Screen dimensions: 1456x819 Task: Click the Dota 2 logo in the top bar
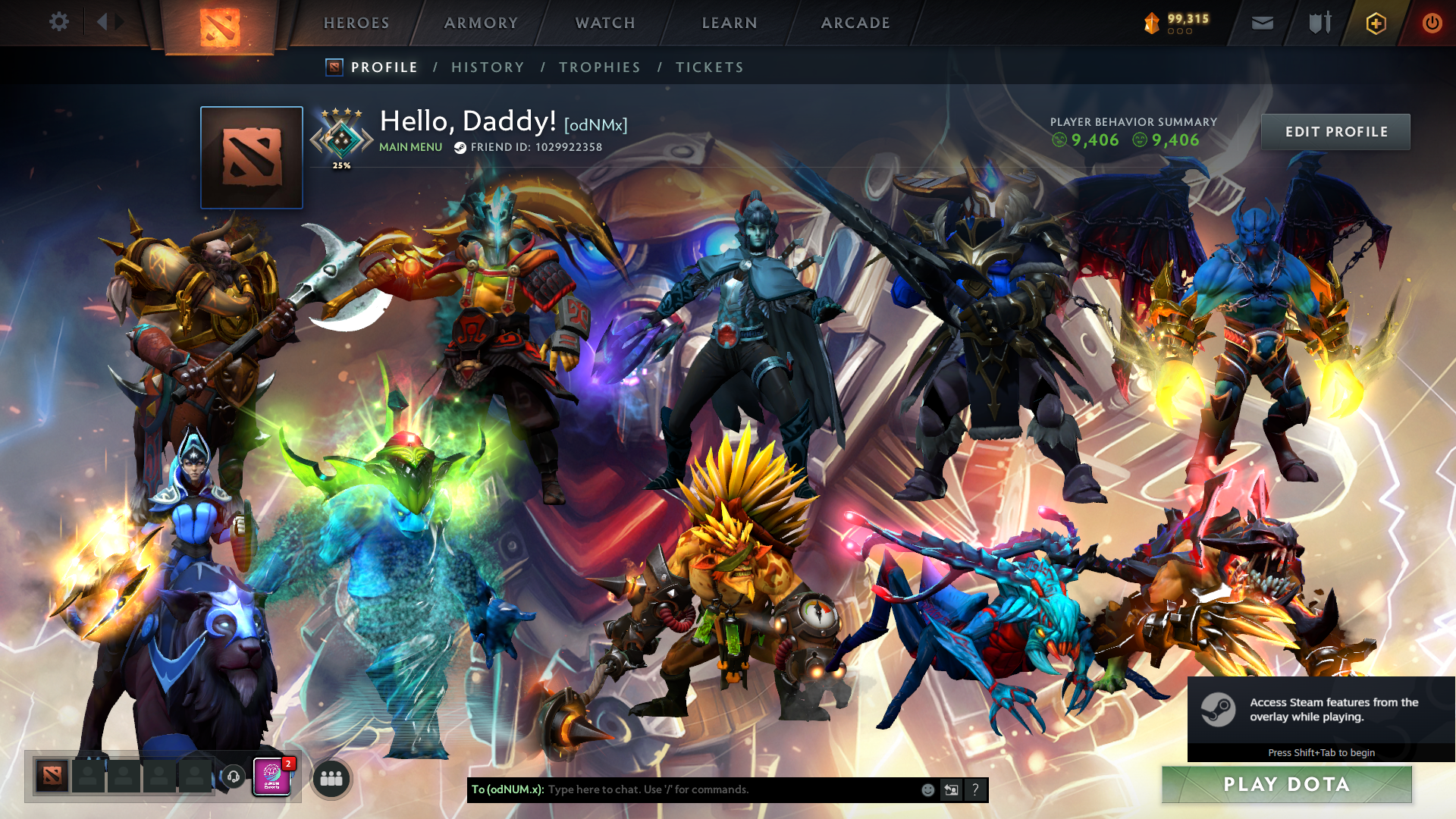[x=221, y=23]
